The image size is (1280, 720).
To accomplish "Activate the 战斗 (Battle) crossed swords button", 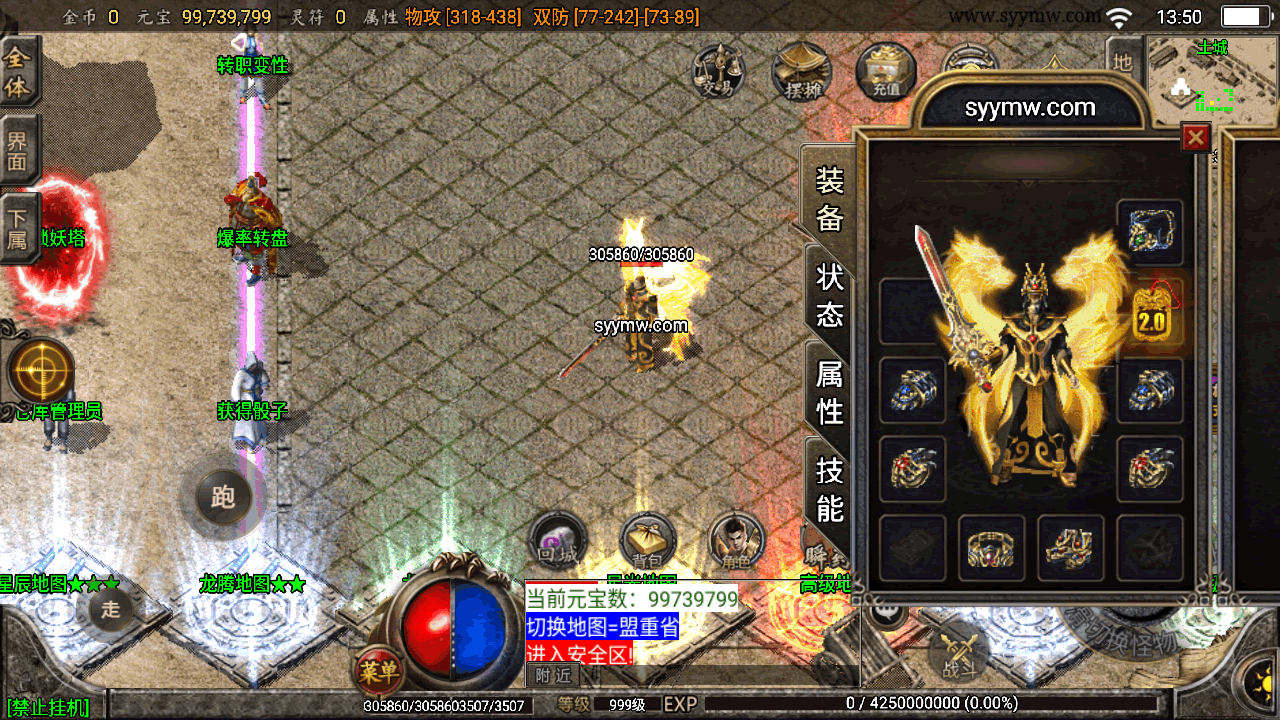I will tap(959, 654).
